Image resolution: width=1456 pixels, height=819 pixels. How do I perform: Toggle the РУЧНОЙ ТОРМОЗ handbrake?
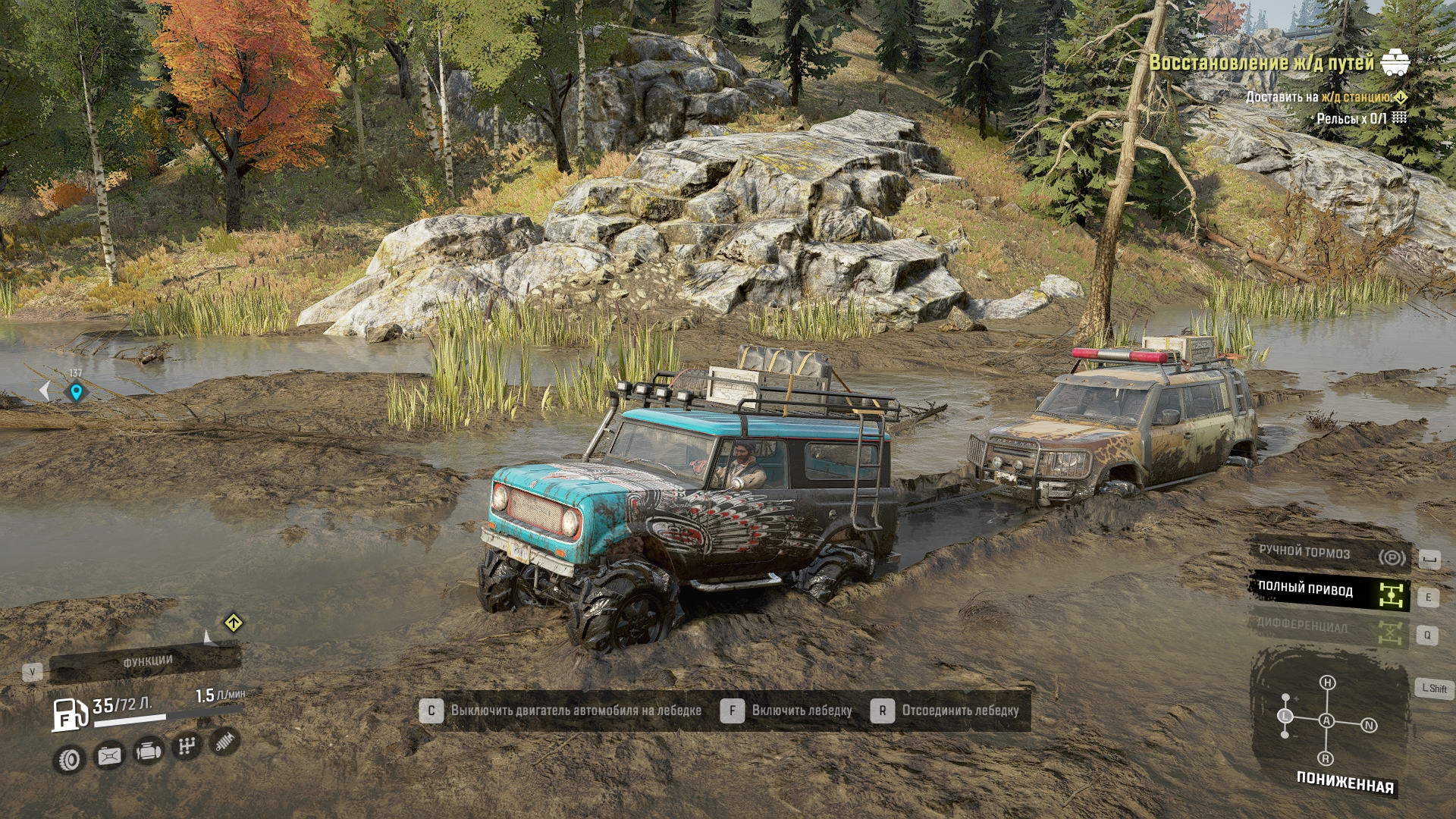[1329, 554]
